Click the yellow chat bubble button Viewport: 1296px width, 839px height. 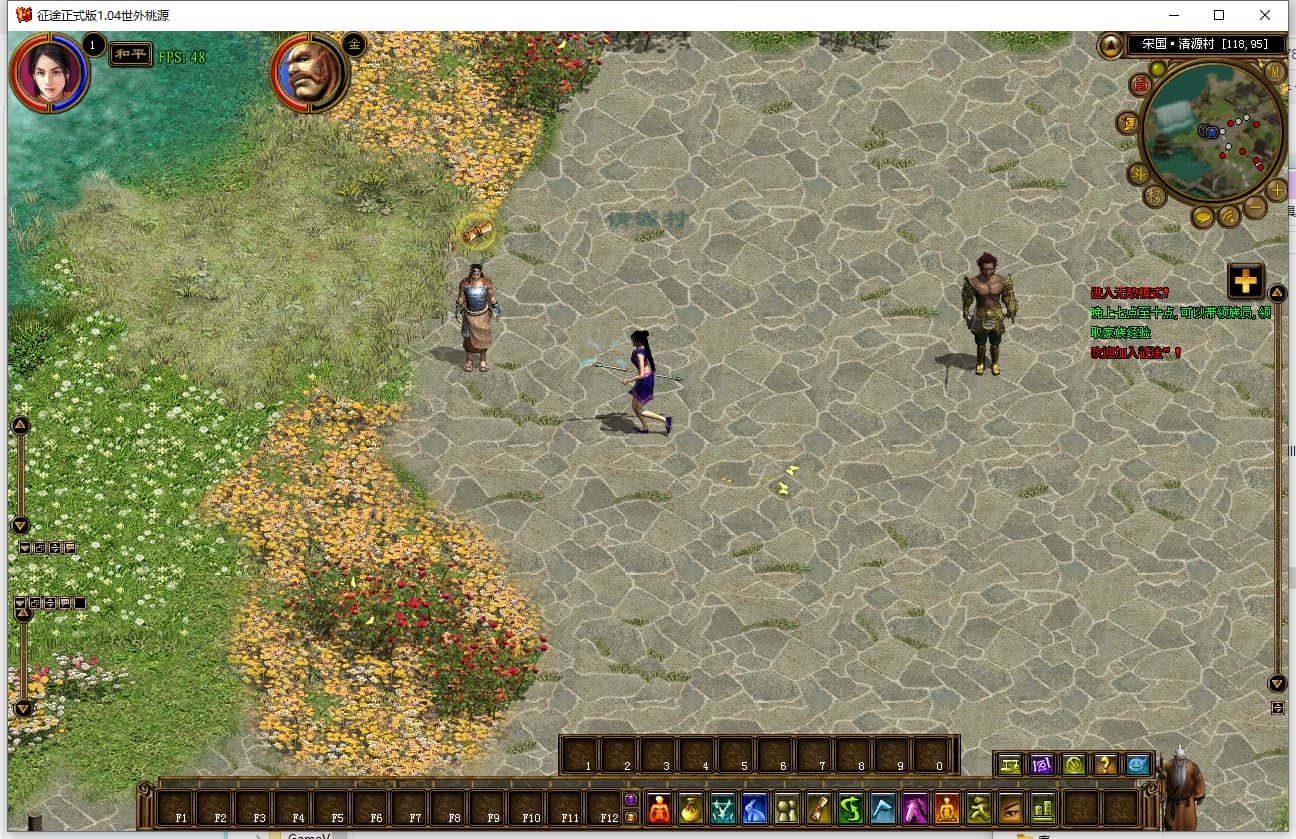coord(1204,216)
